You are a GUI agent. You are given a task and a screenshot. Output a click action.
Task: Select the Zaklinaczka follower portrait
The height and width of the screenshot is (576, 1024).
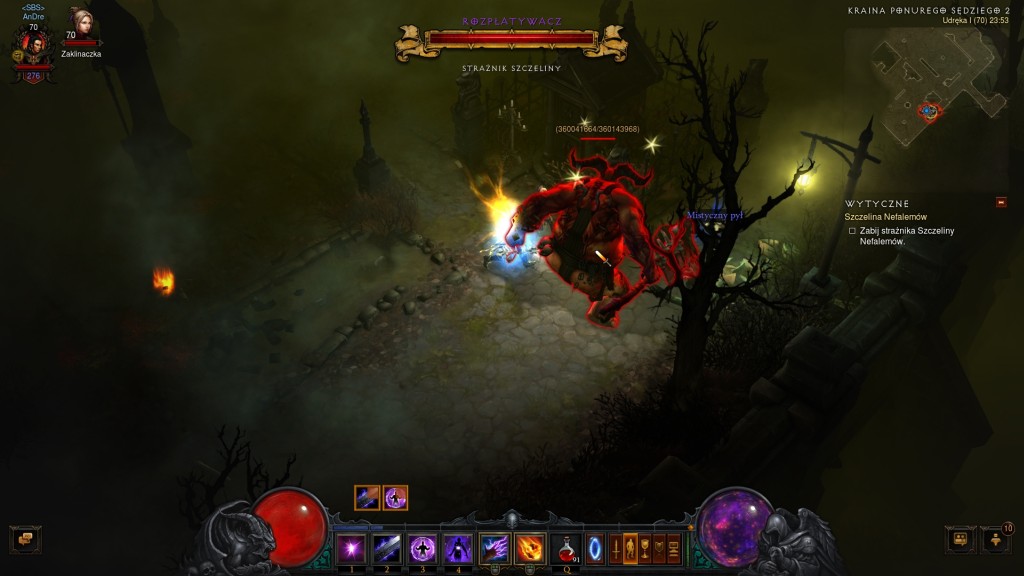80,24
